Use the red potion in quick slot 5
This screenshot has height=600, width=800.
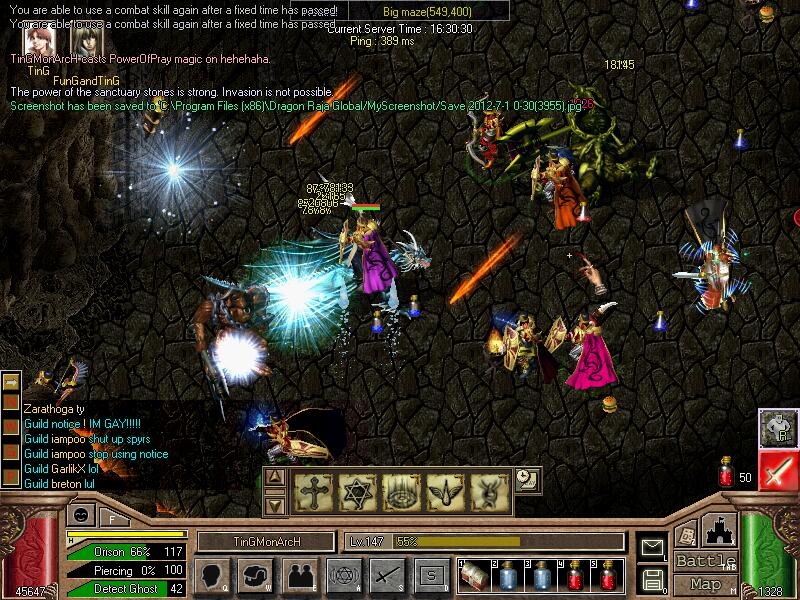608,575
